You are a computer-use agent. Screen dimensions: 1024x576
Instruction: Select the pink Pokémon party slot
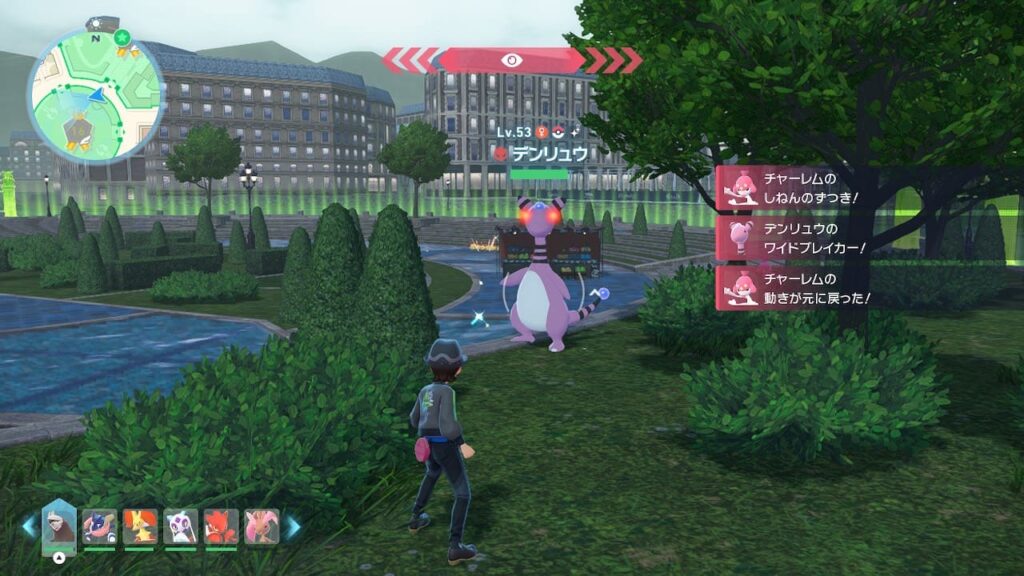(261, 526)
